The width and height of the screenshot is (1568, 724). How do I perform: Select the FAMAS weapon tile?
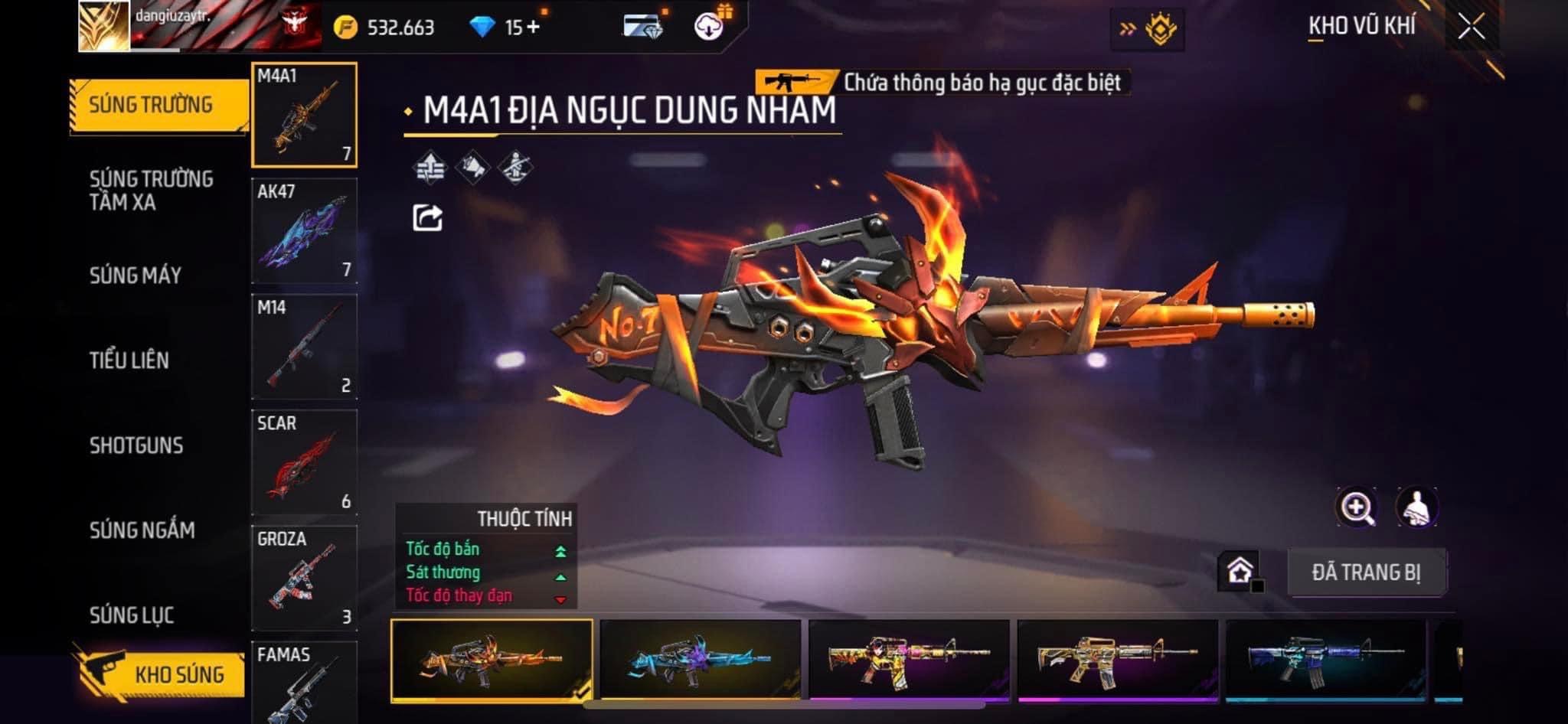coord(304,683)
